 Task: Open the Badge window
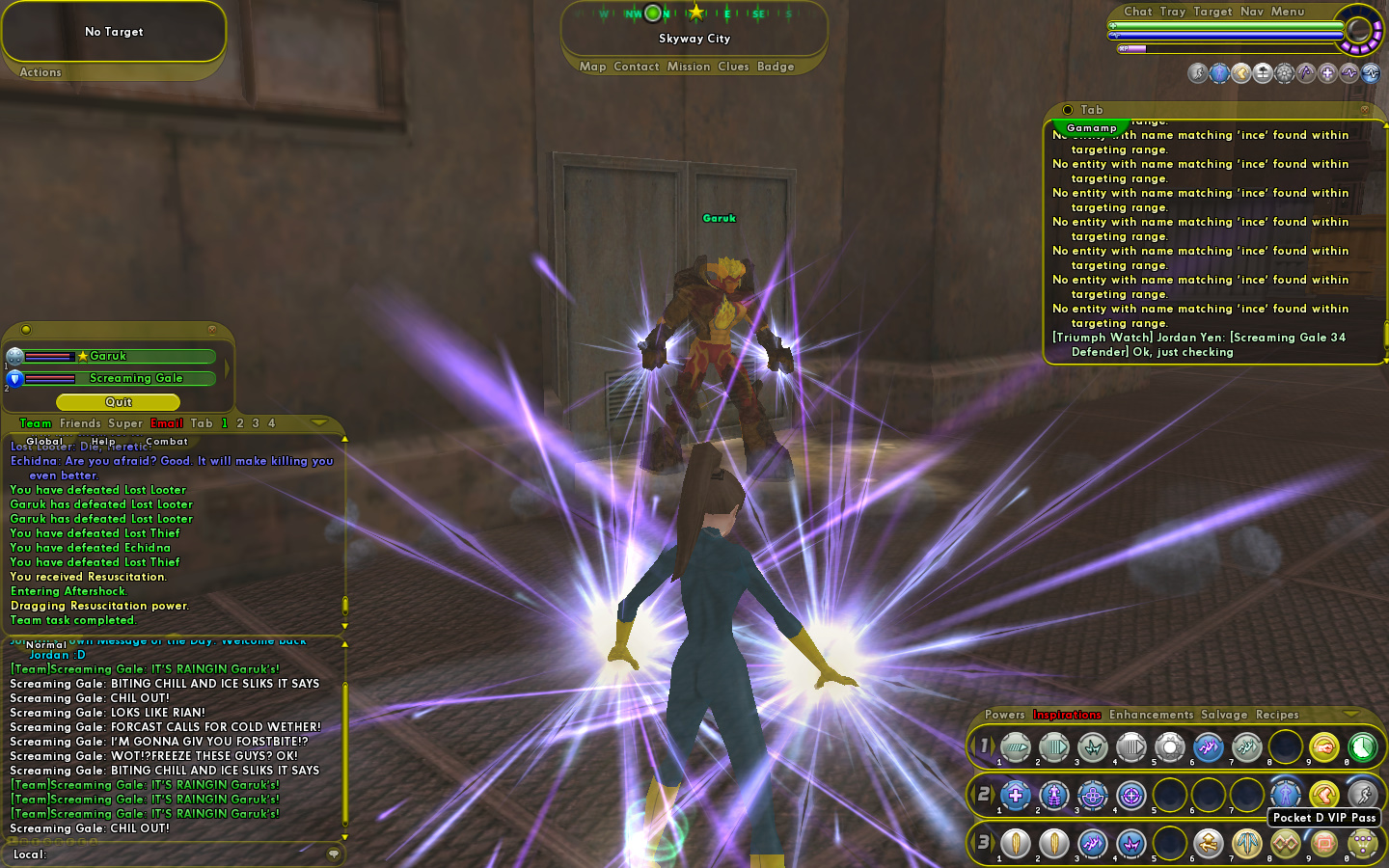pos(776,67)
